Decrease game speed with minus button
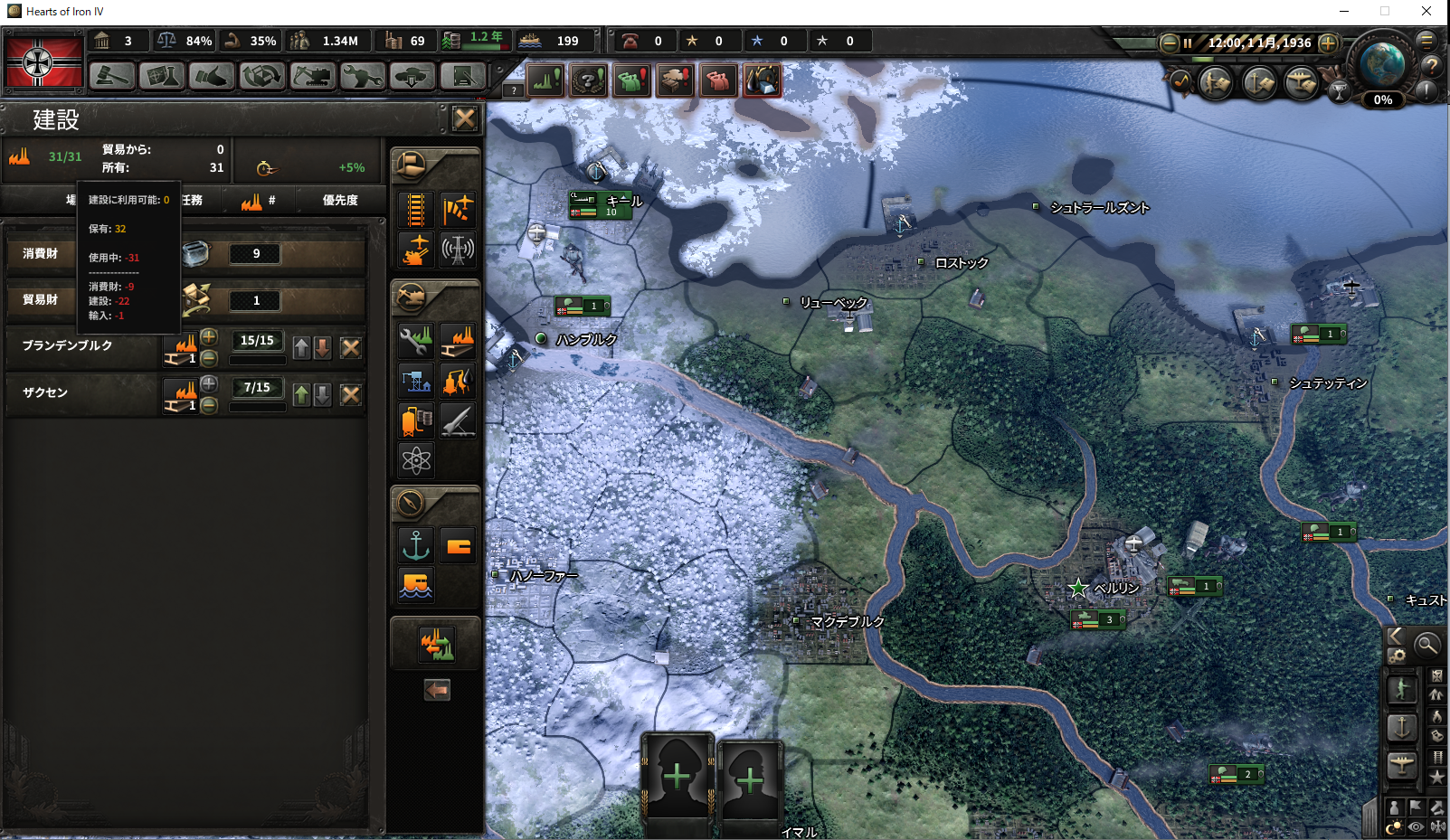 point(1170,42)
